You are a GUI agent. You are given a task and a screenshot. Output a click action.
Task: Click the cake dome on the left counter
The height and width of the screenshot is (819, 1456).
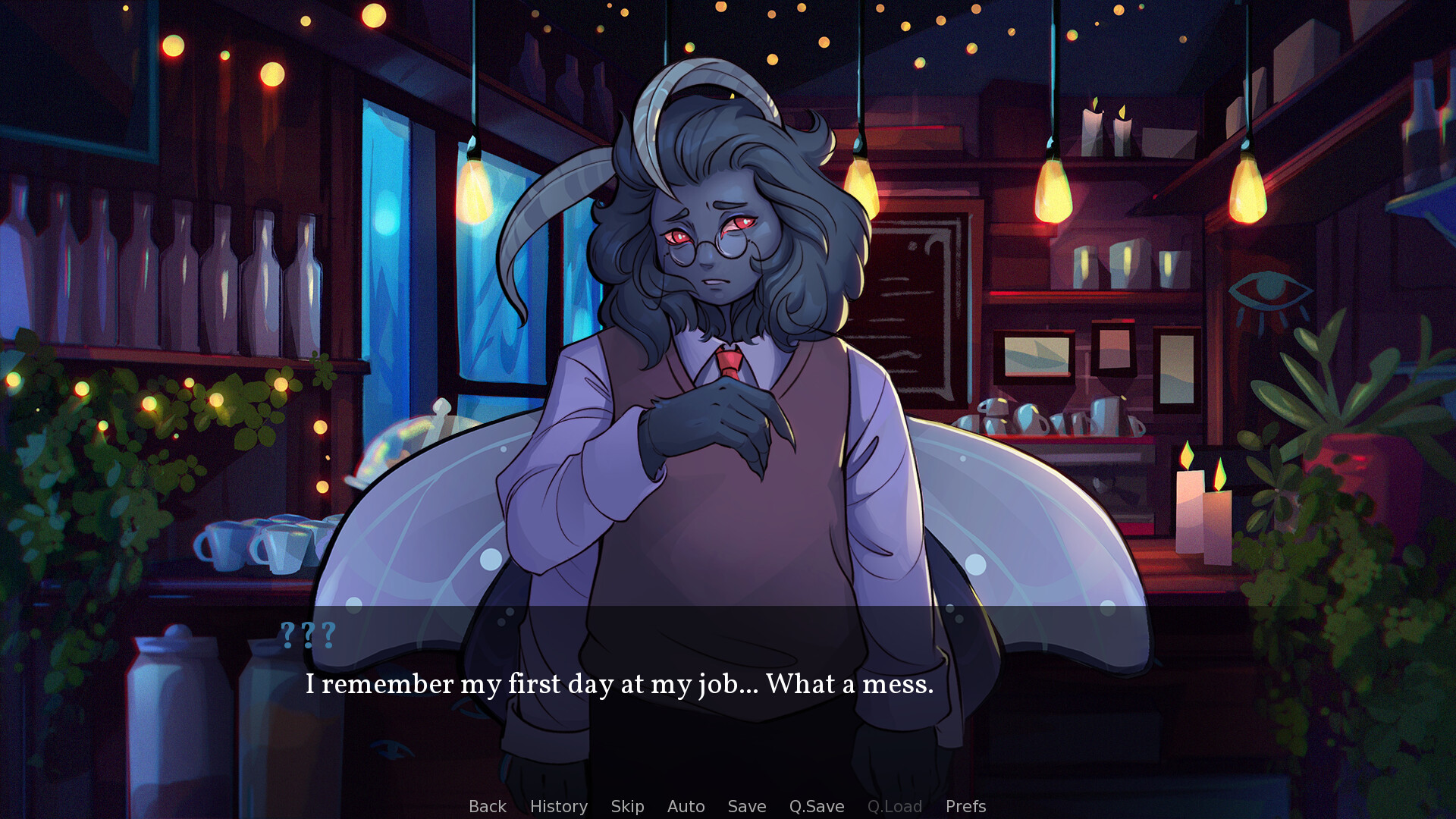402,455
